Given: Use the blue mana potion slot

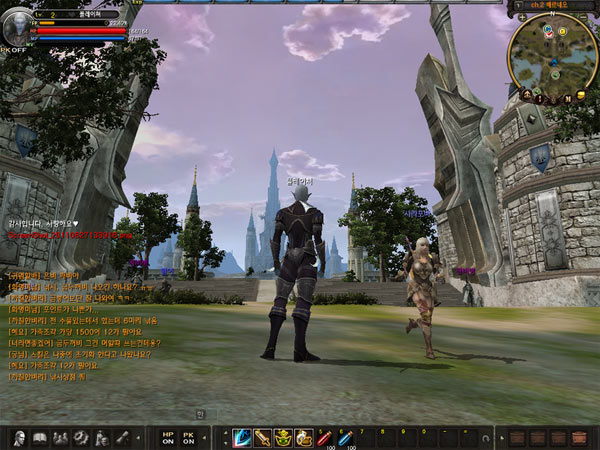Looking at the screenshot, I should coord(345,437).
